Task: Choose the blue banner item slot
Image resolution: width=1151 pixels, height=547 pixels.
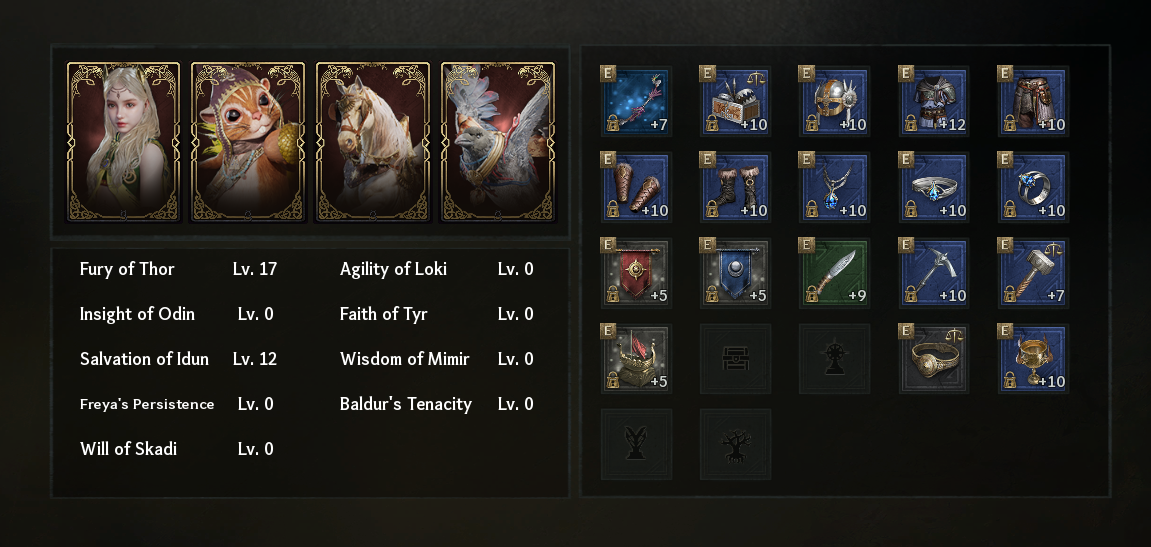Action: [736, 273]
